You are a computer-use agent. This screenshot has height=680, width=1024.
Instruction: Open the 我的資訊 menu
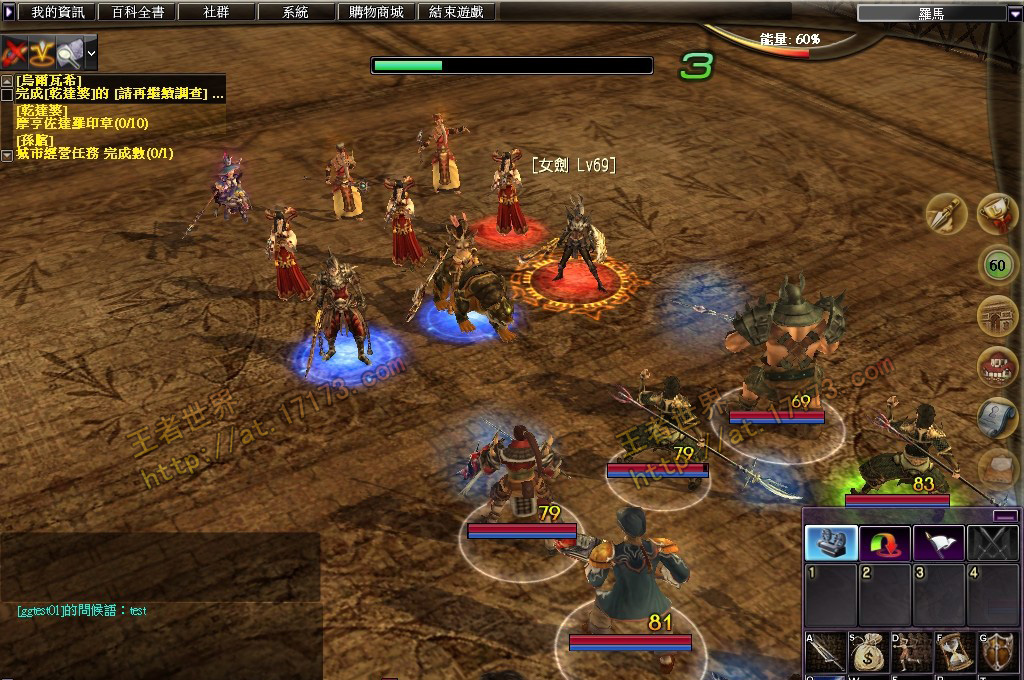58,12
